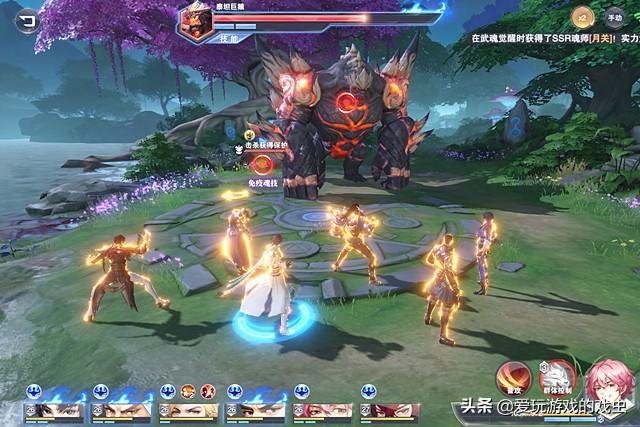Toggle the x2 battle speed
The image size is (640, 427).
coord(581,16)
